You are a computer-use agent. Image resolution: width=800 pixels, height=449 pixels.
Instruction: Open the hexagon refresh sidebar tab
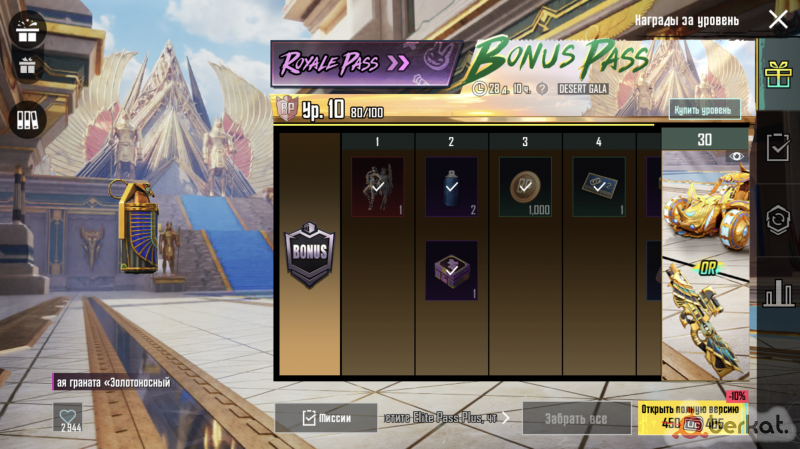coord(777,221)
